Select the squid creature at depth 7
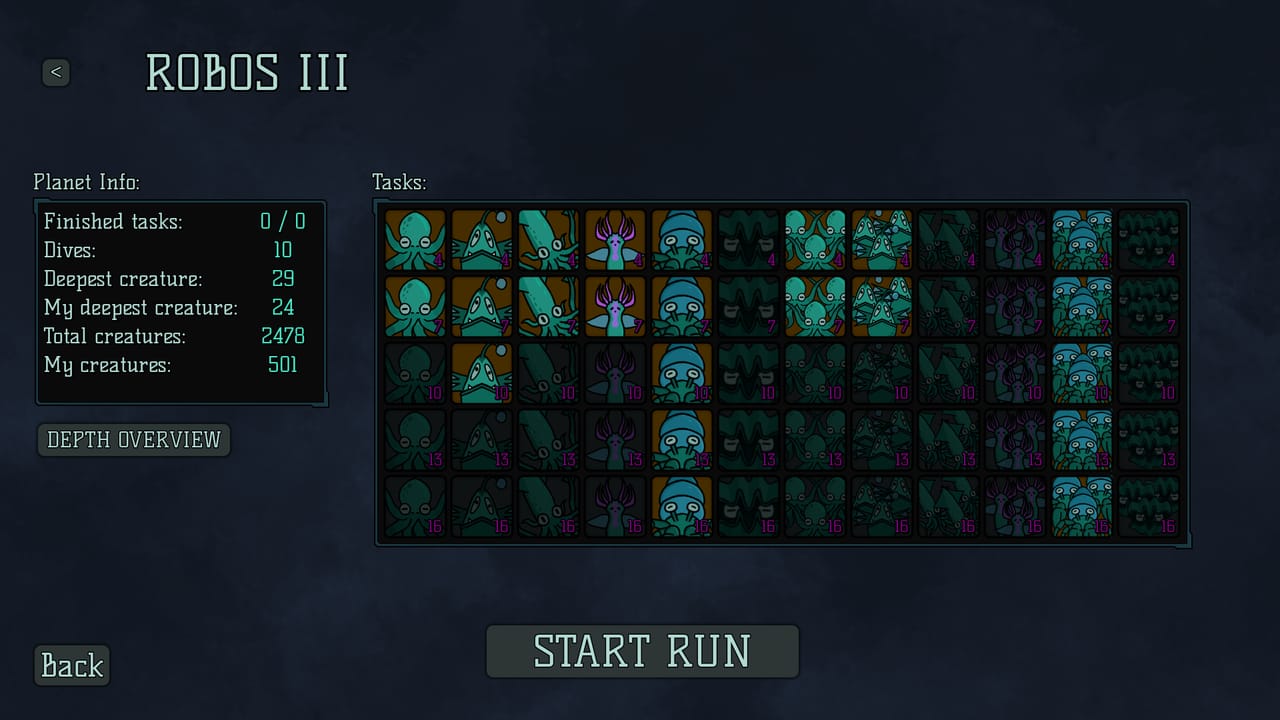Screen dimensions: 1280x720 tap(548, 308)
